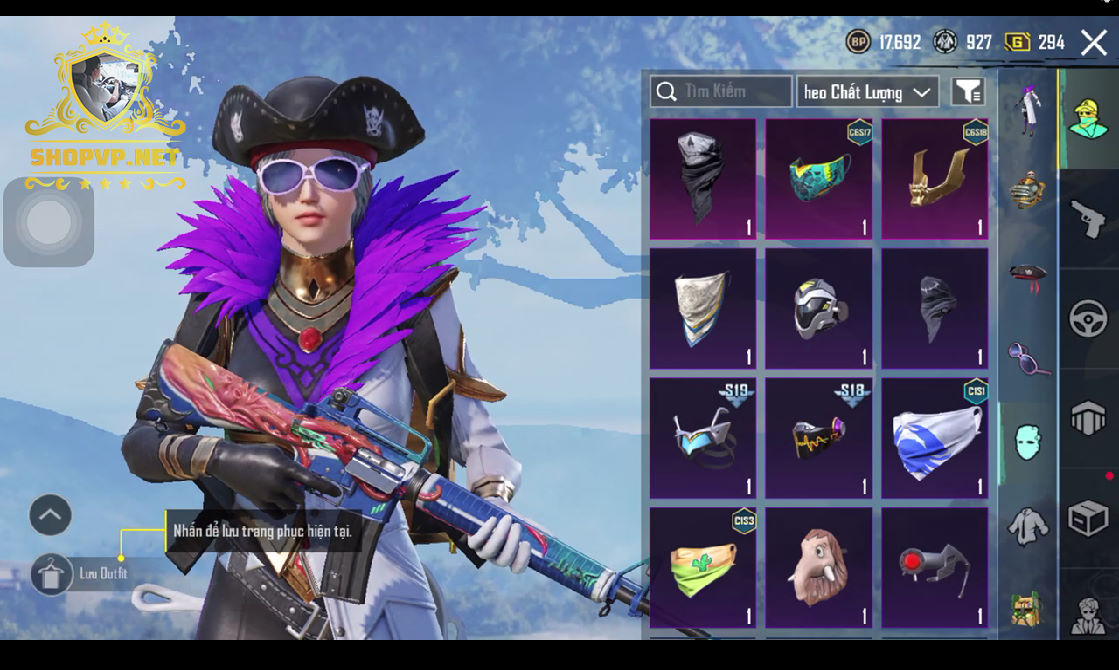Choose the mammoth head mask
The image size is (1119, 670).
click(819, 567)
